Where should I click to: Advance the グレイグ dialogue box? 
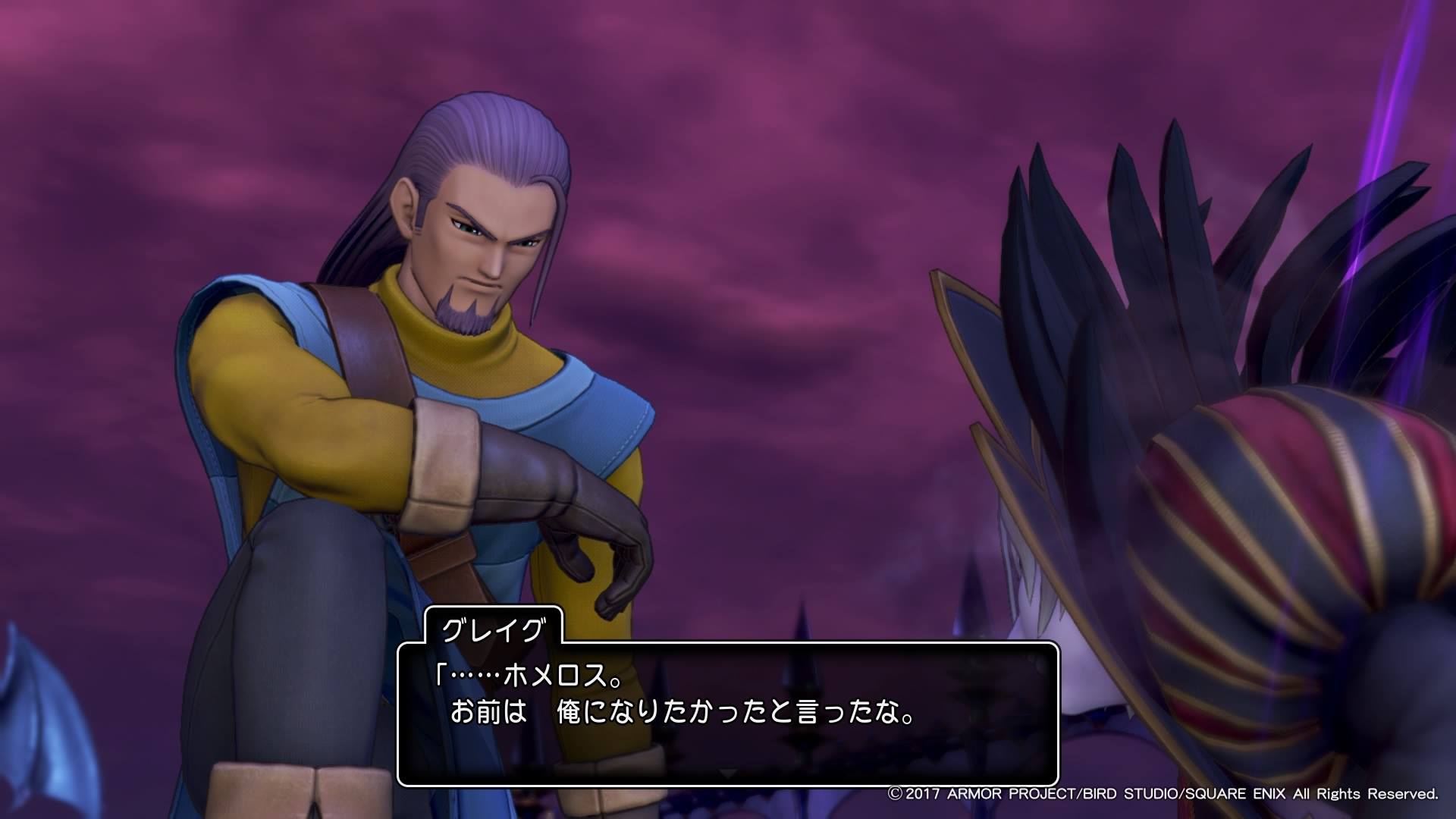pos(727,773)
